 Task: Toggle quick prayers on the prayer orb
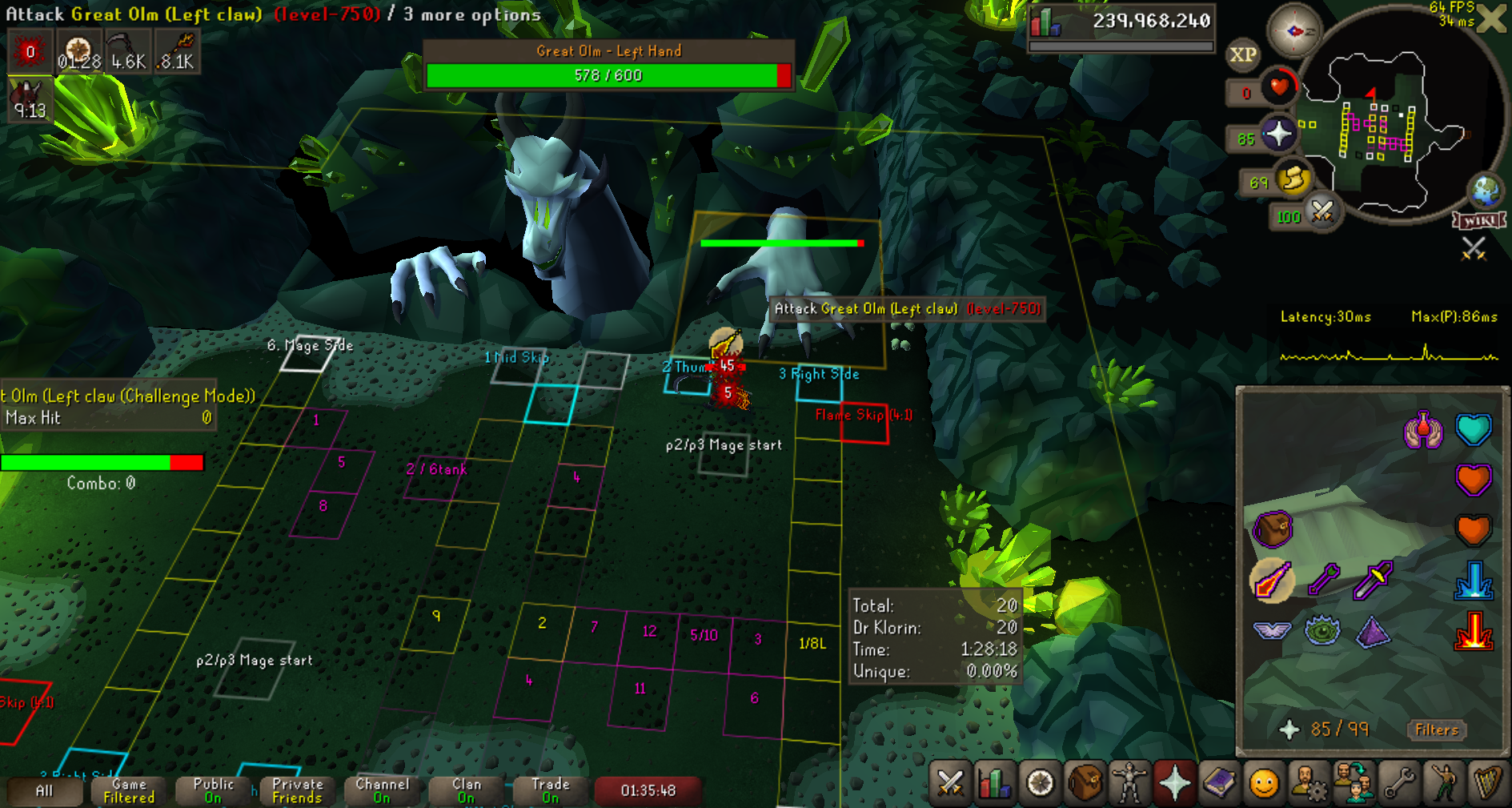click(1277, 134)
